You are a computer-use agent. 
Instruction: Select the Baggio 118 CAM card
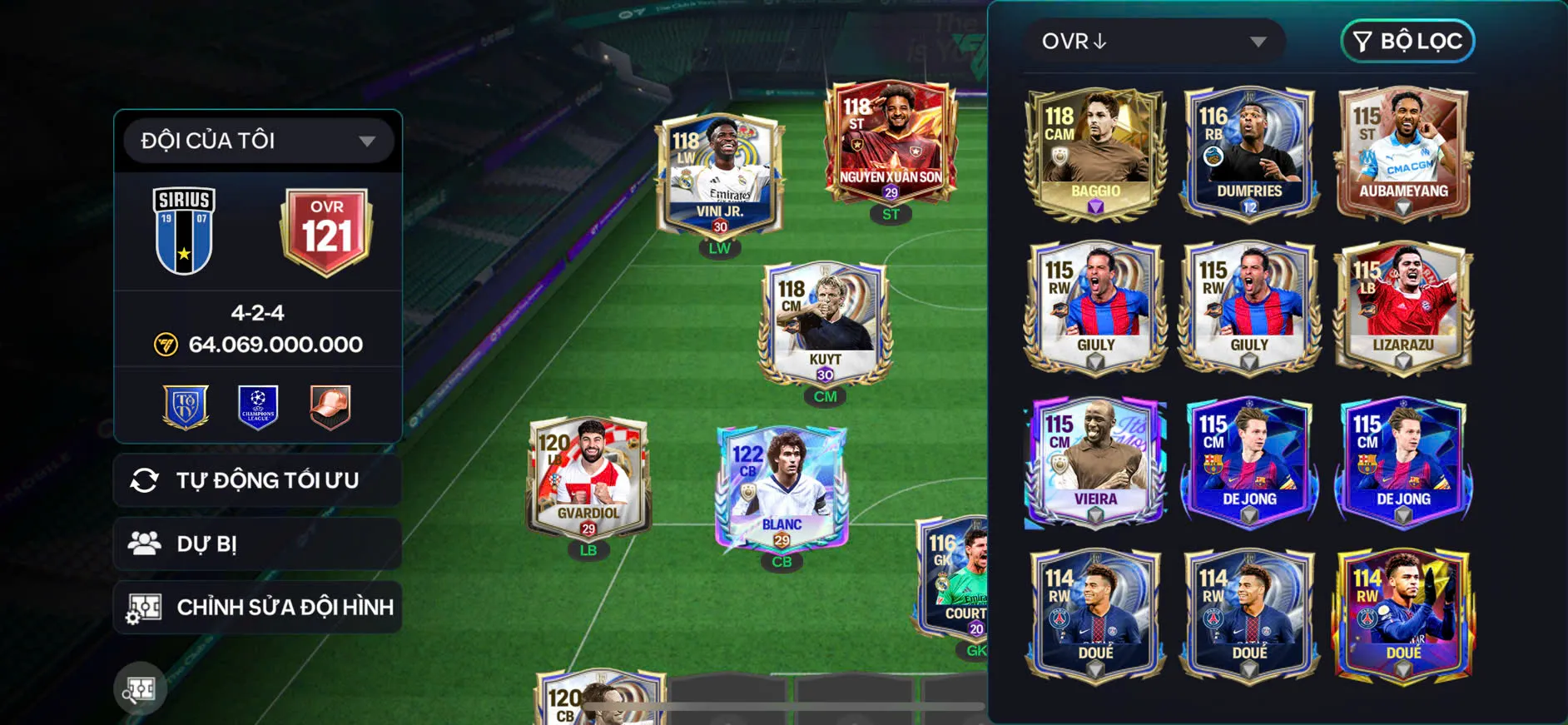click(x=1094, y=152)
